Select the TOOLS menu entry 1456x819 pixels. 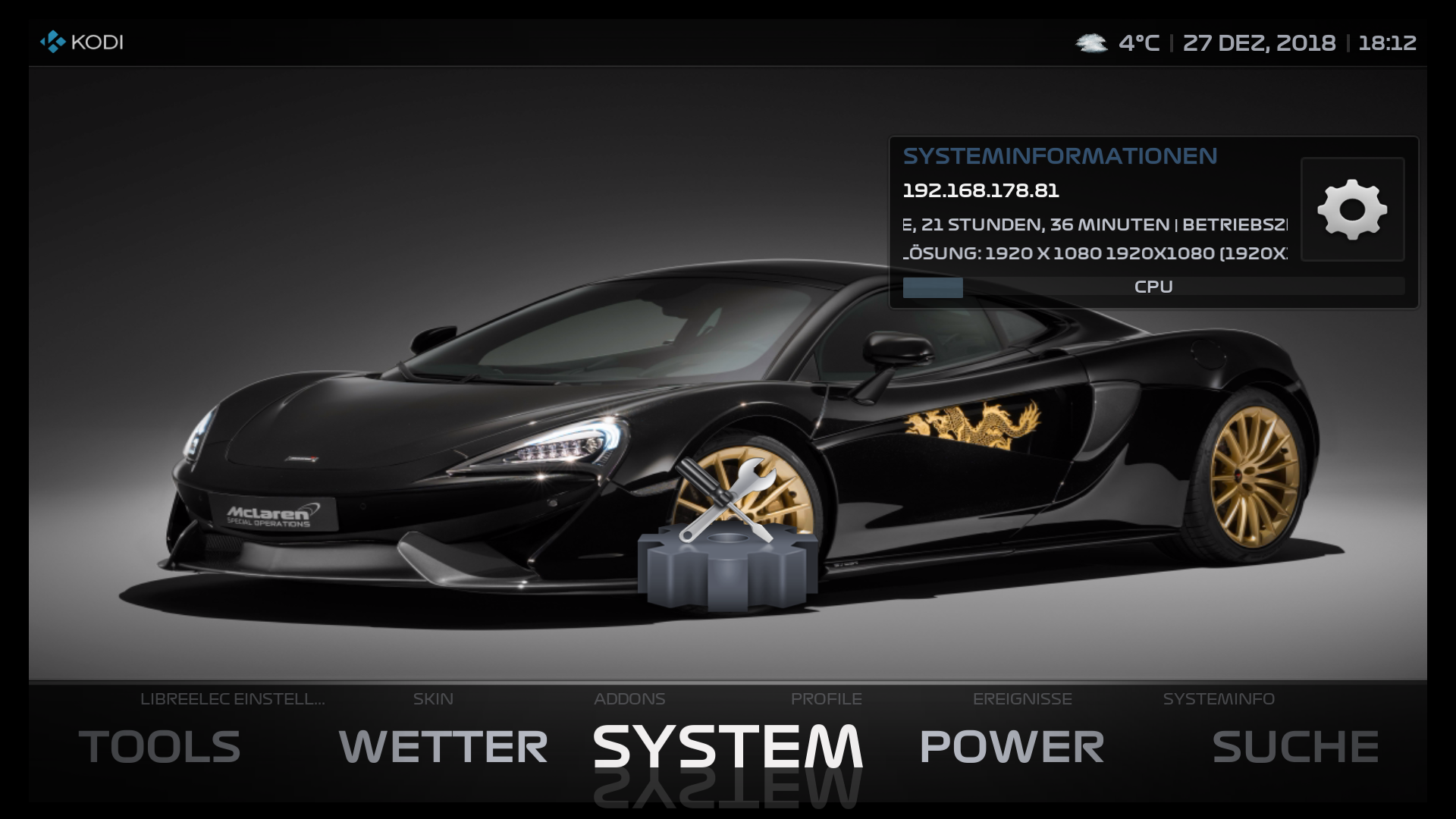[160, 749]
